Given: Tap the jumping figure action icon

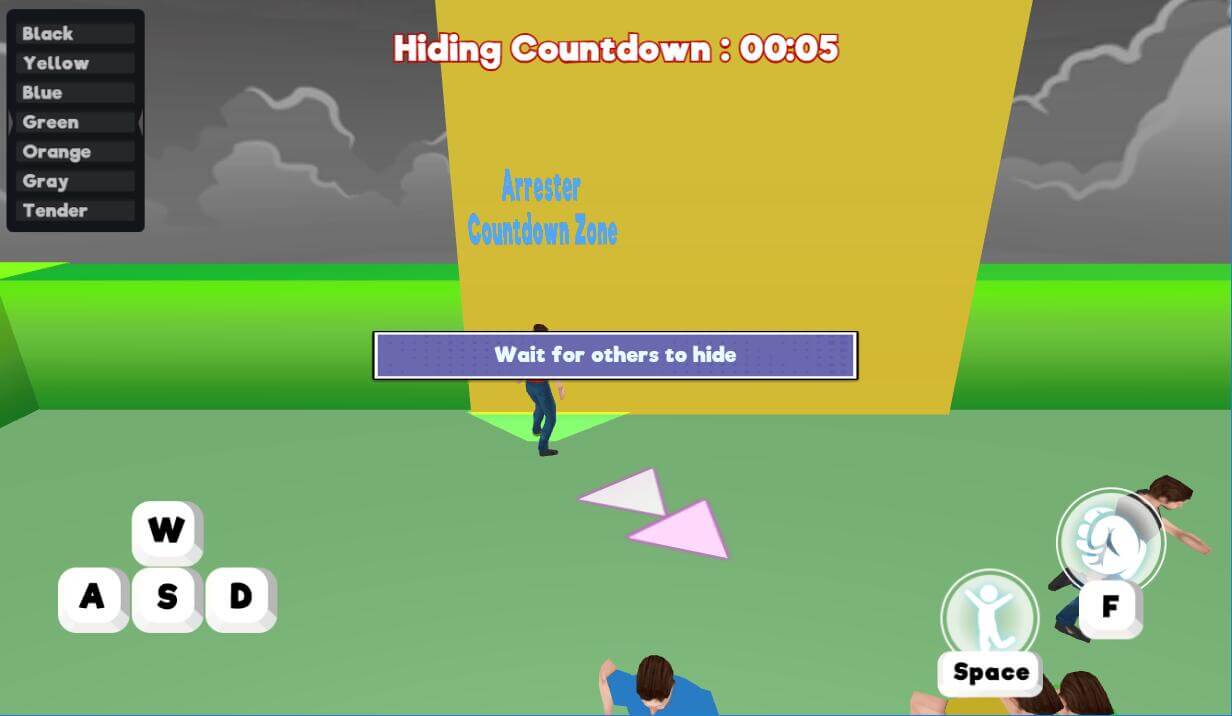Looking at the screenshot, I should 989,616.
